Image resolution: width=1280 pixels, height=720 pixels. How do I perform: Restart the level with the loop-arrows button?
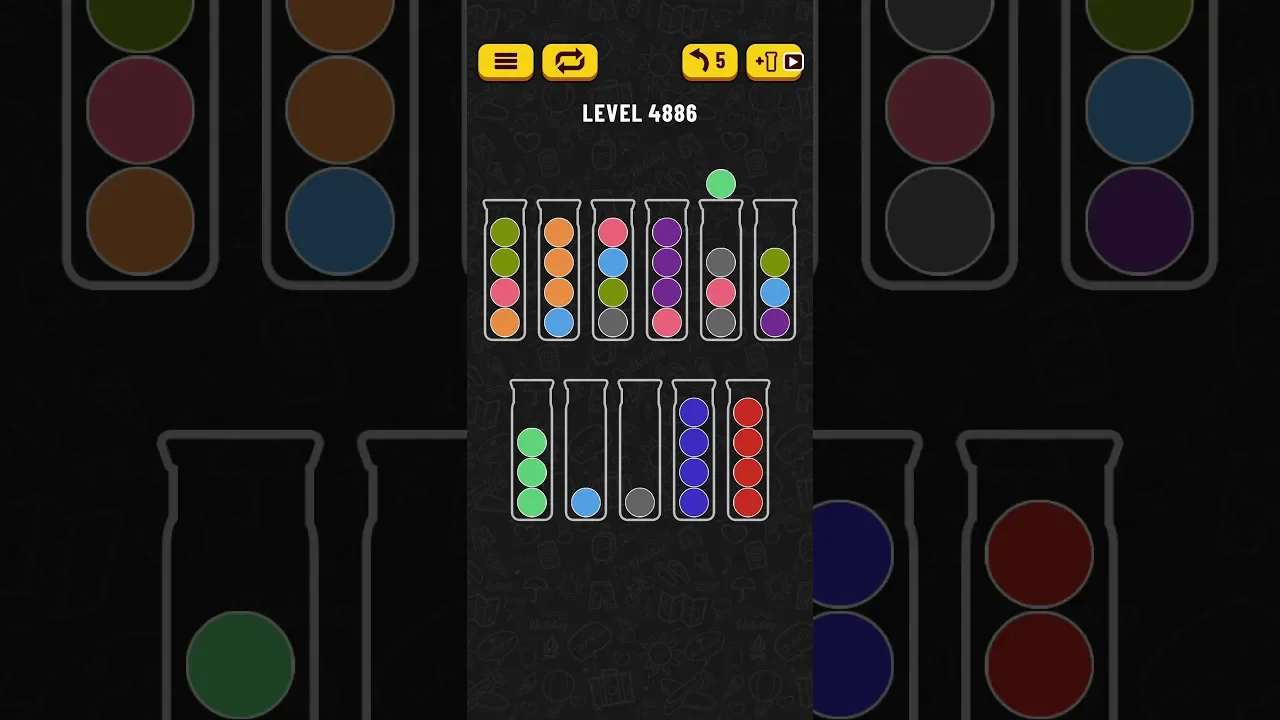point(569,62)
